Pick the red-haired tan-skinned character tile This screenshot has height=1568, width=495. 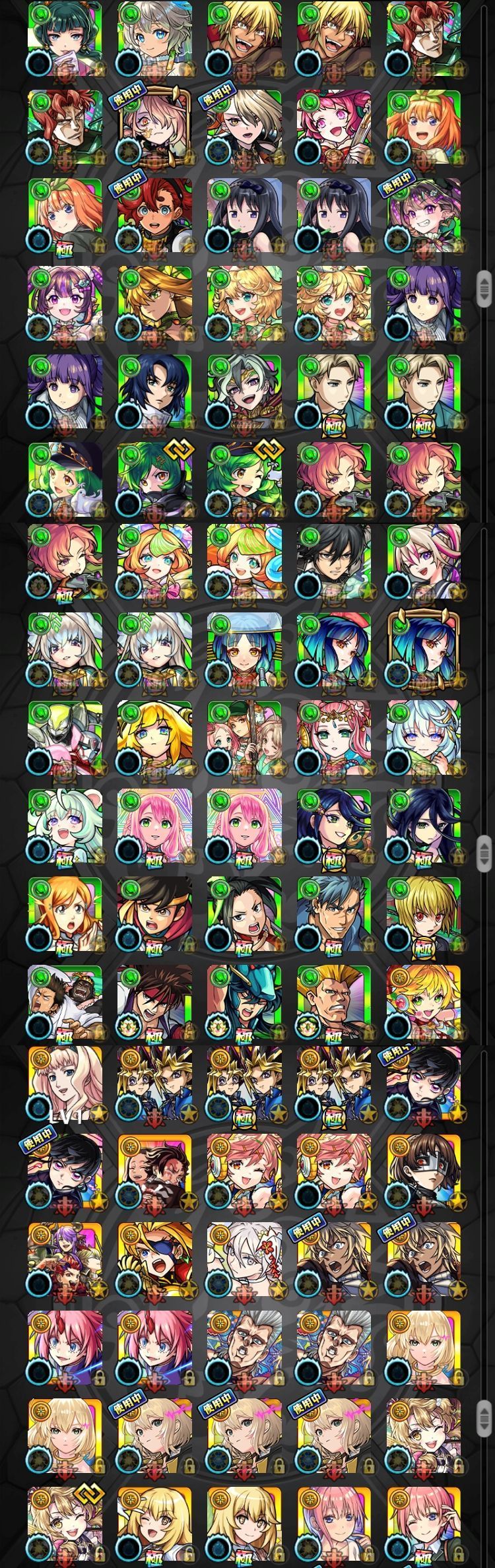[x=154, y=216]
